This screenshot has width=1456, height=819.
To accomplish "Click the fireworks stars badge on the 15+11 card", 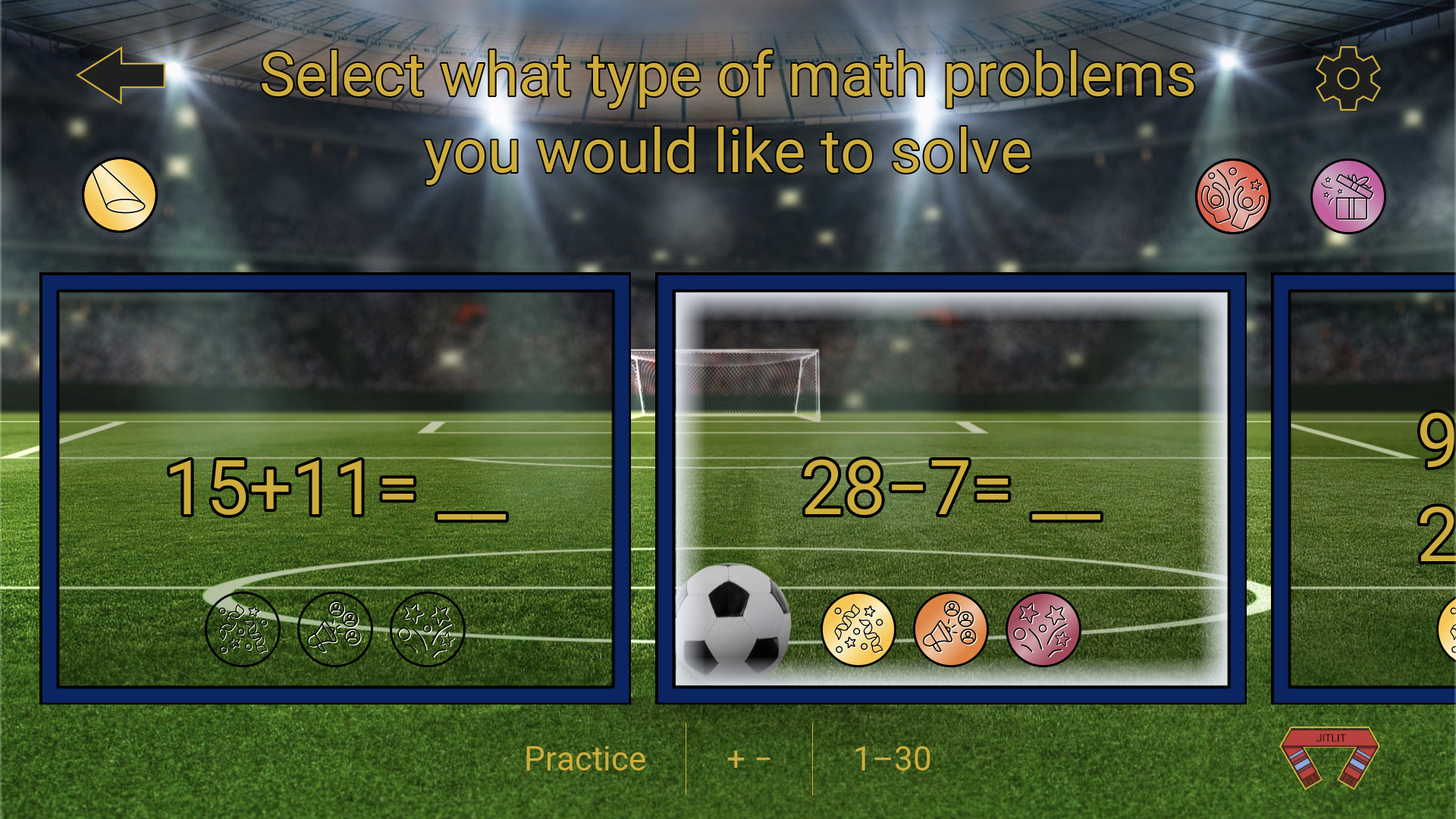I will (x=426, y=629).
